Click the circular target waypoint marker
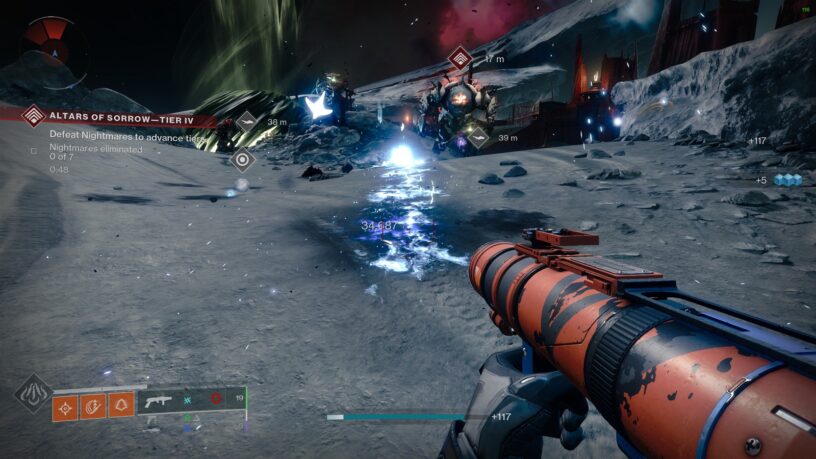This screenshot has width=816, height=459. 241,159
